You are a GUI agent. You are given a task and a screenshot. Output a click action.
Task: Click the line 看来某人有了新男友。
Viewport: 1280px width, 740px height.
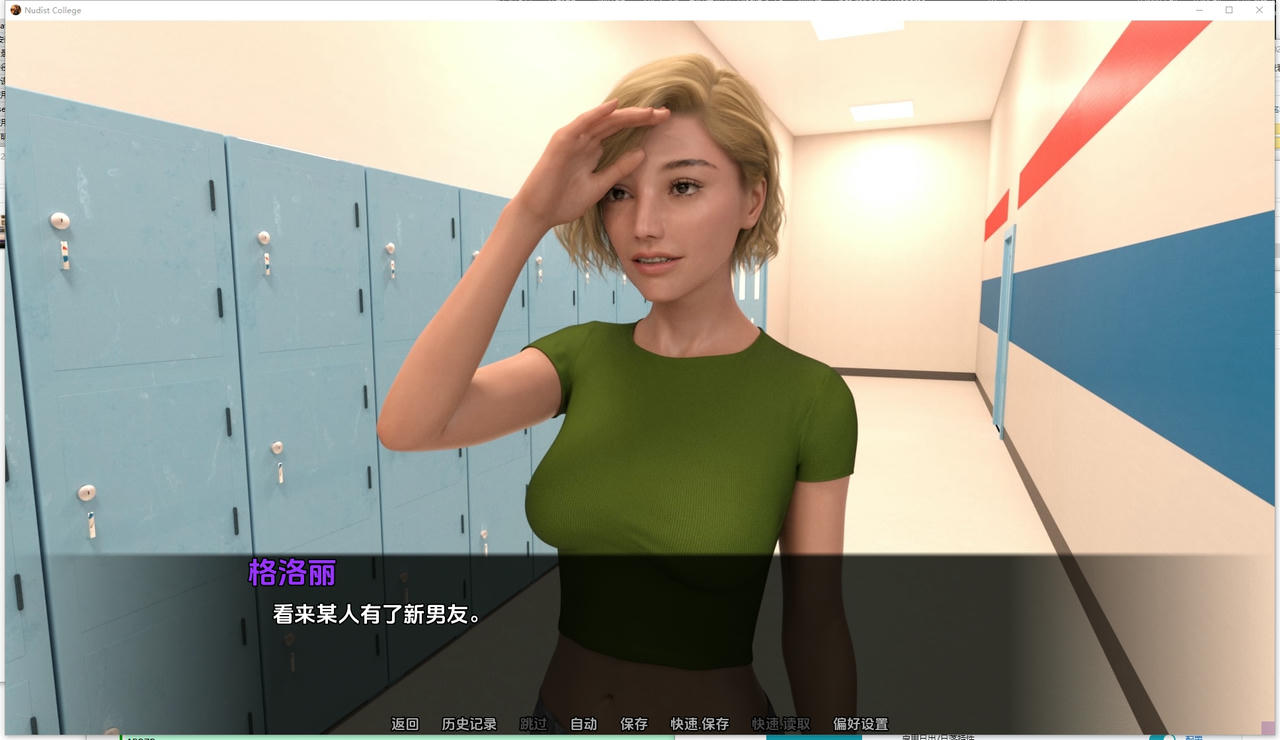377,613
